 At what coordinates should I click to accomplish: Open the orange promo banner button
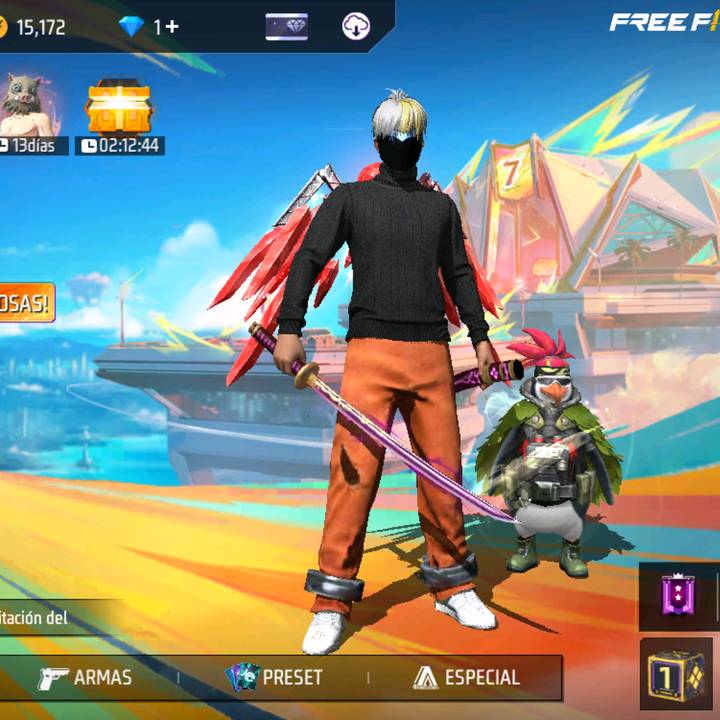tap(25, 303)
